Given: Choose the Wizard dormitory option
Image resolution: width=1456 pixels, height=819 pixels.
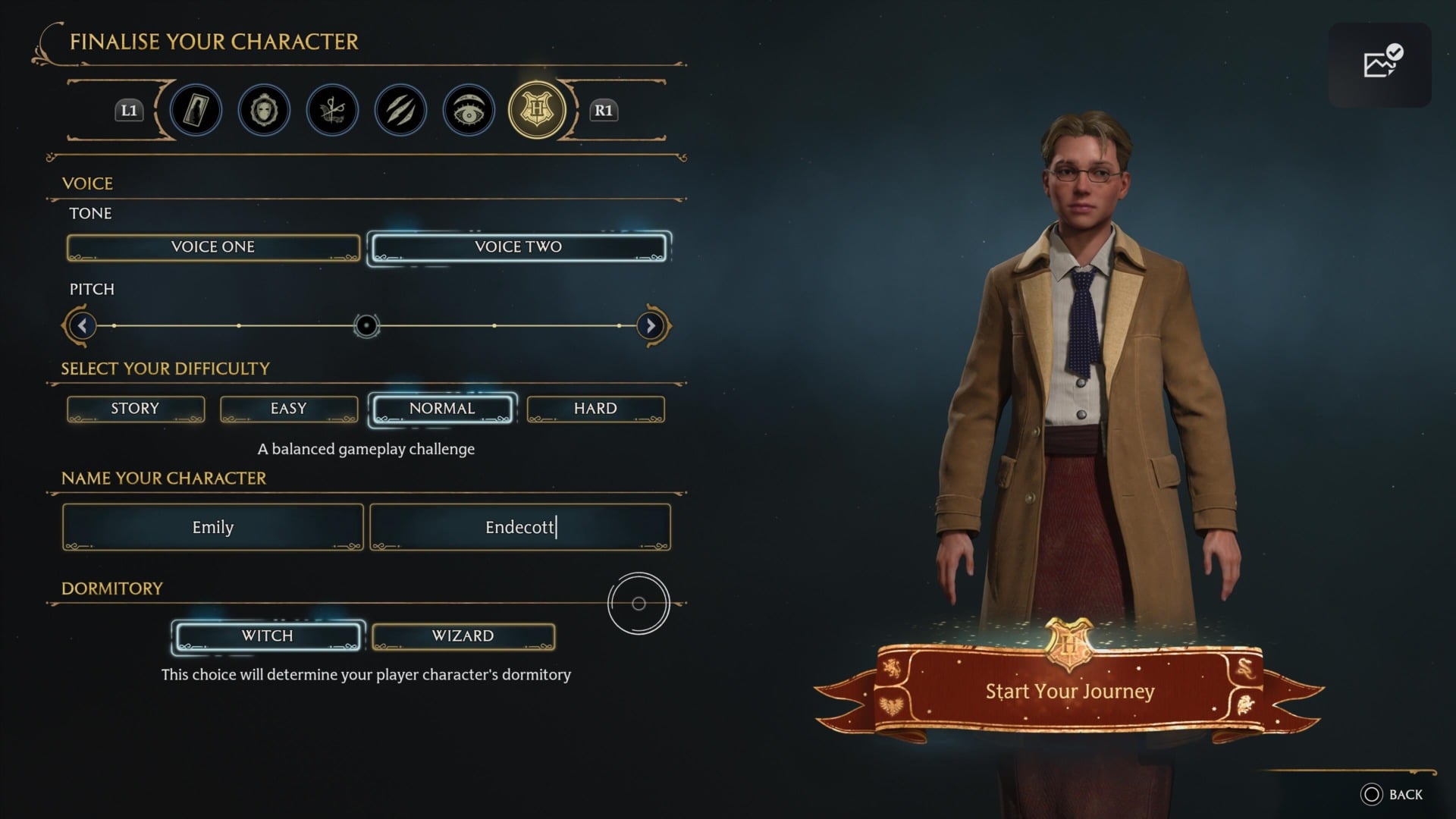Looking at the screenshot, I should [463, 636].
